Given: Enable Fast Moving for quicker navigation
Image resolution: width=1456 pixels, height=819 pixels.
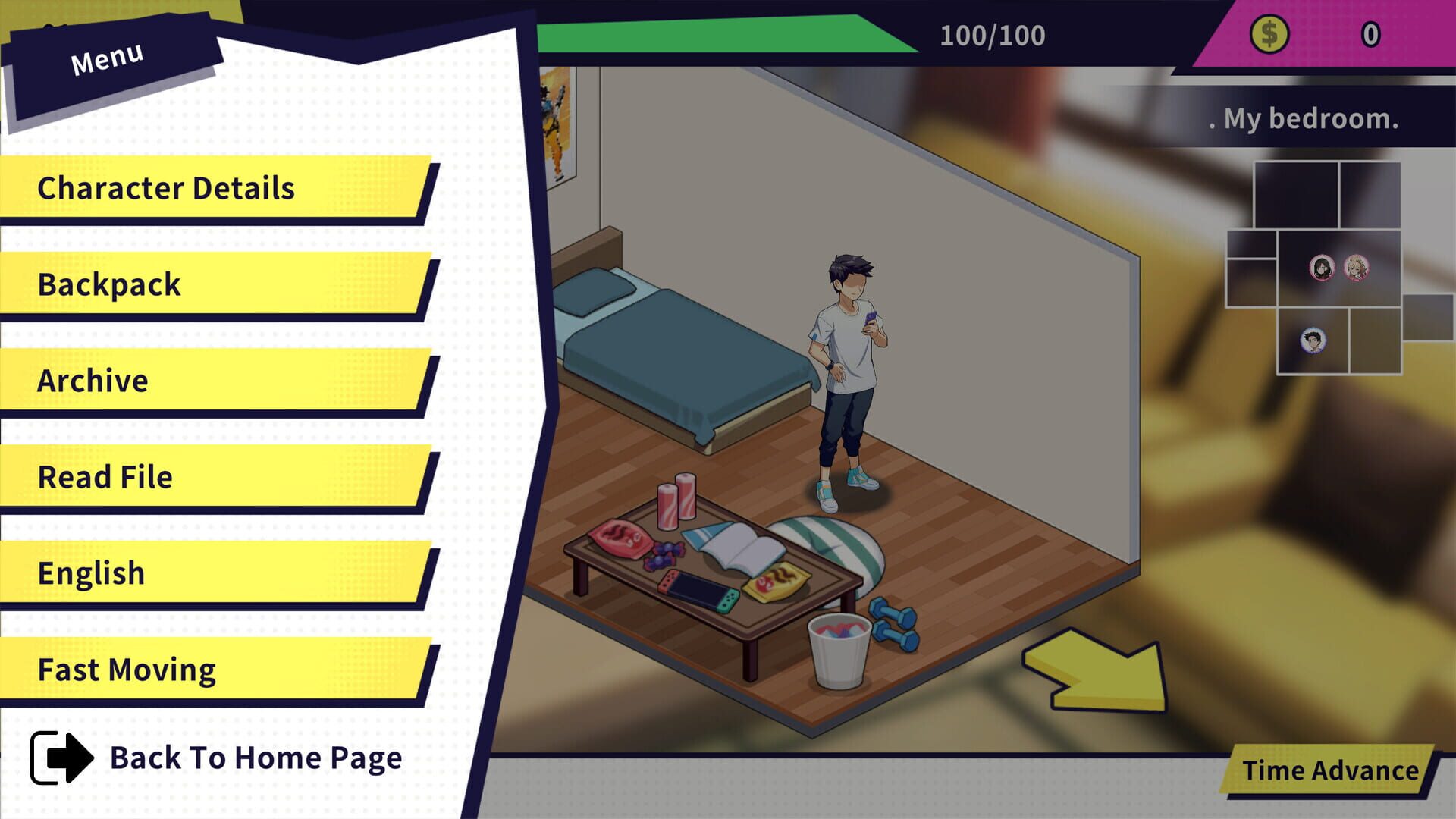Looking at the screenshot, I should coord(127,669).
